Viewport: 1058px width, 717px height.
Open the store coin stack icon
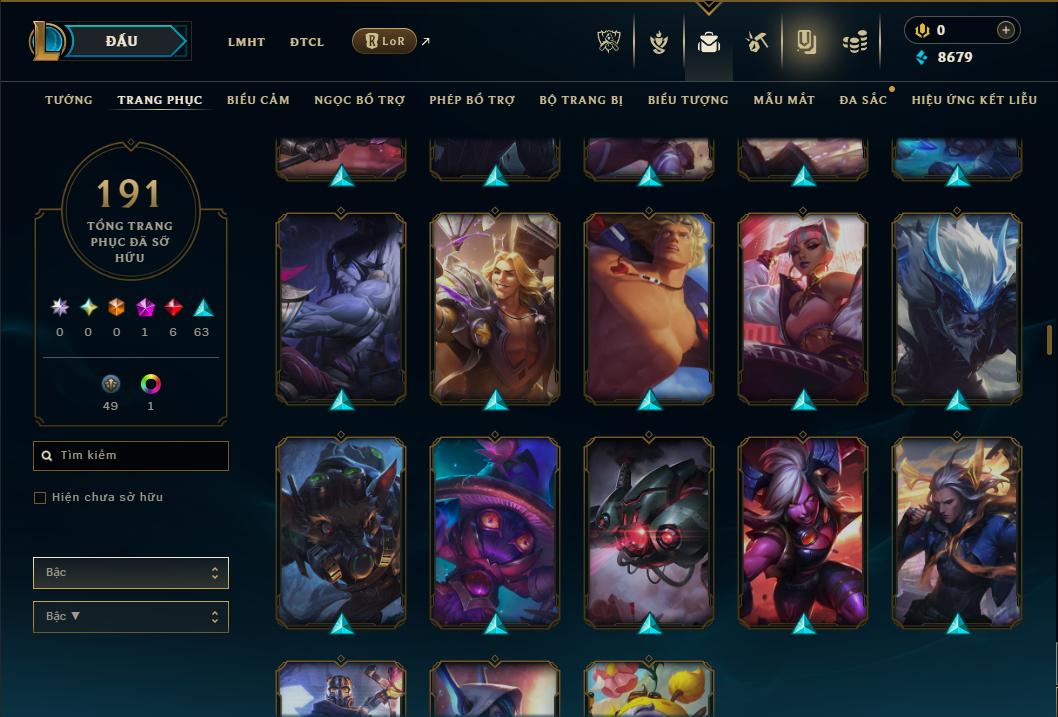[854, 42]
